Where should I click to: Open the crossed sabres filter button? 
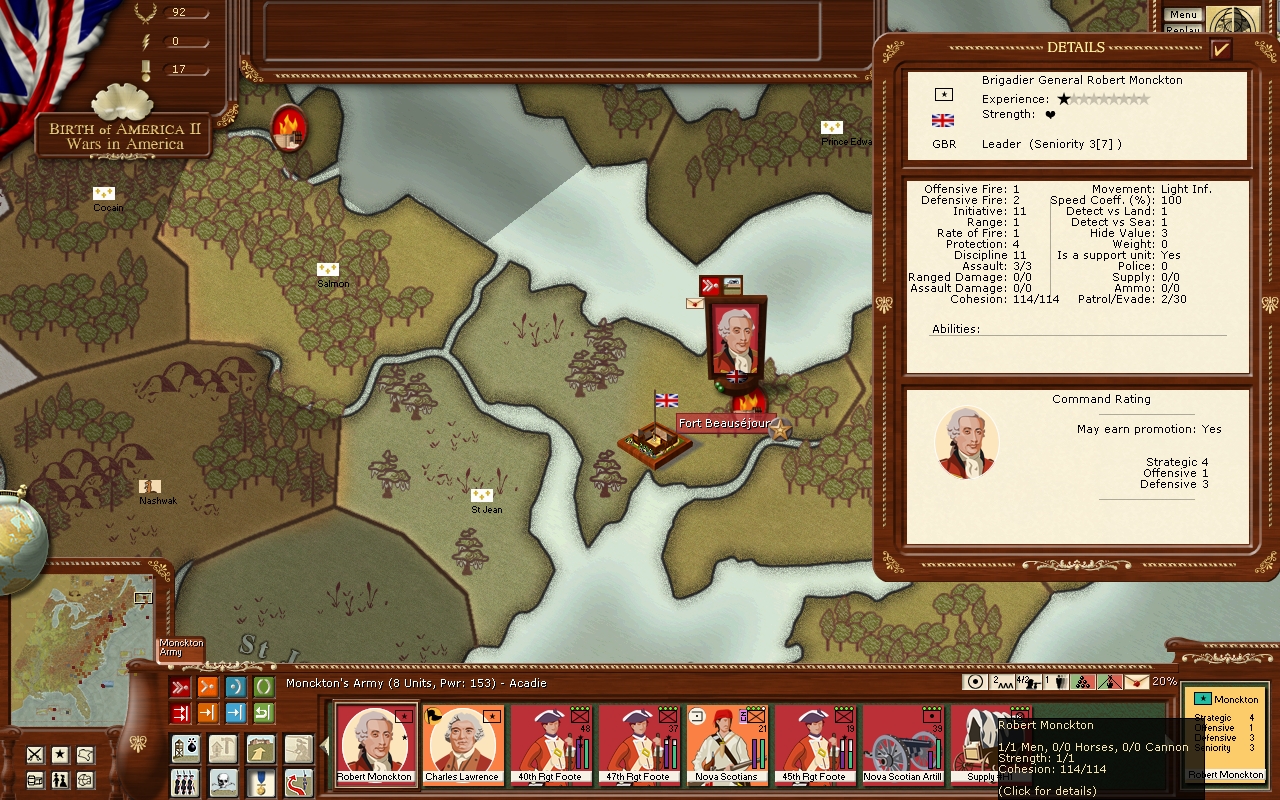pyautogui.click(x=35, y=754)
